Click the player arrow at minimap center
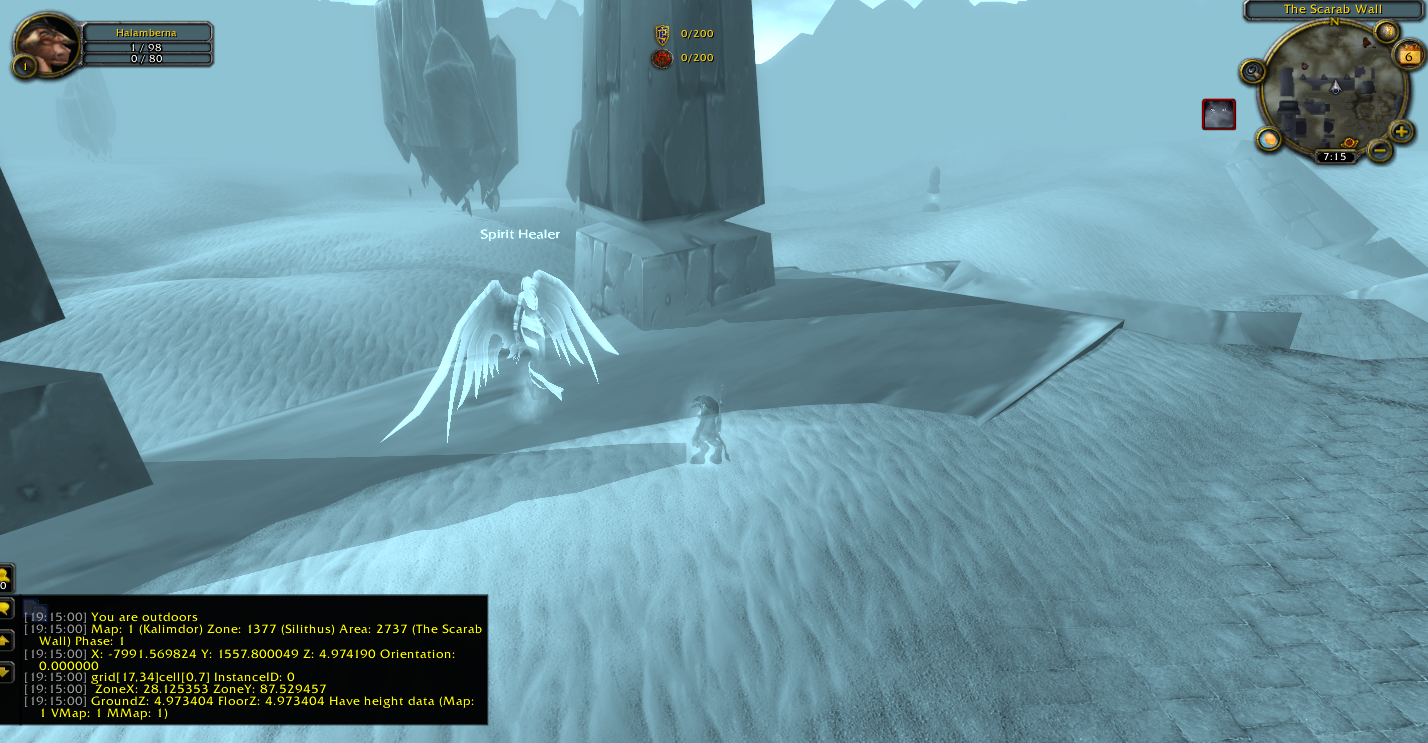 coord(1335,88)
